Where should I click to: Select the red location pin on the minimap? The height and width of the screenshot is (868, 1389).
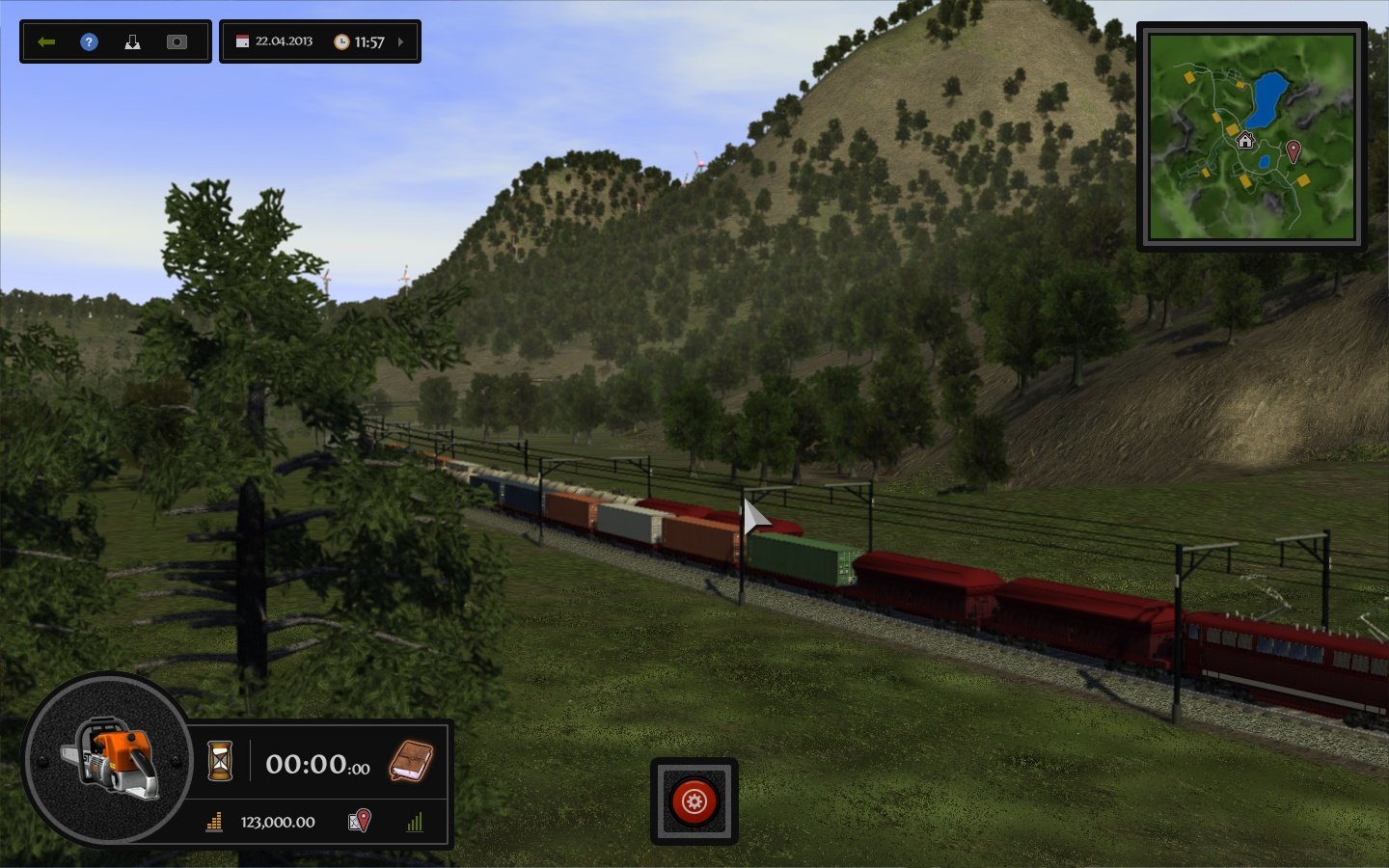pyautogui.click(x=1294, y=151)
